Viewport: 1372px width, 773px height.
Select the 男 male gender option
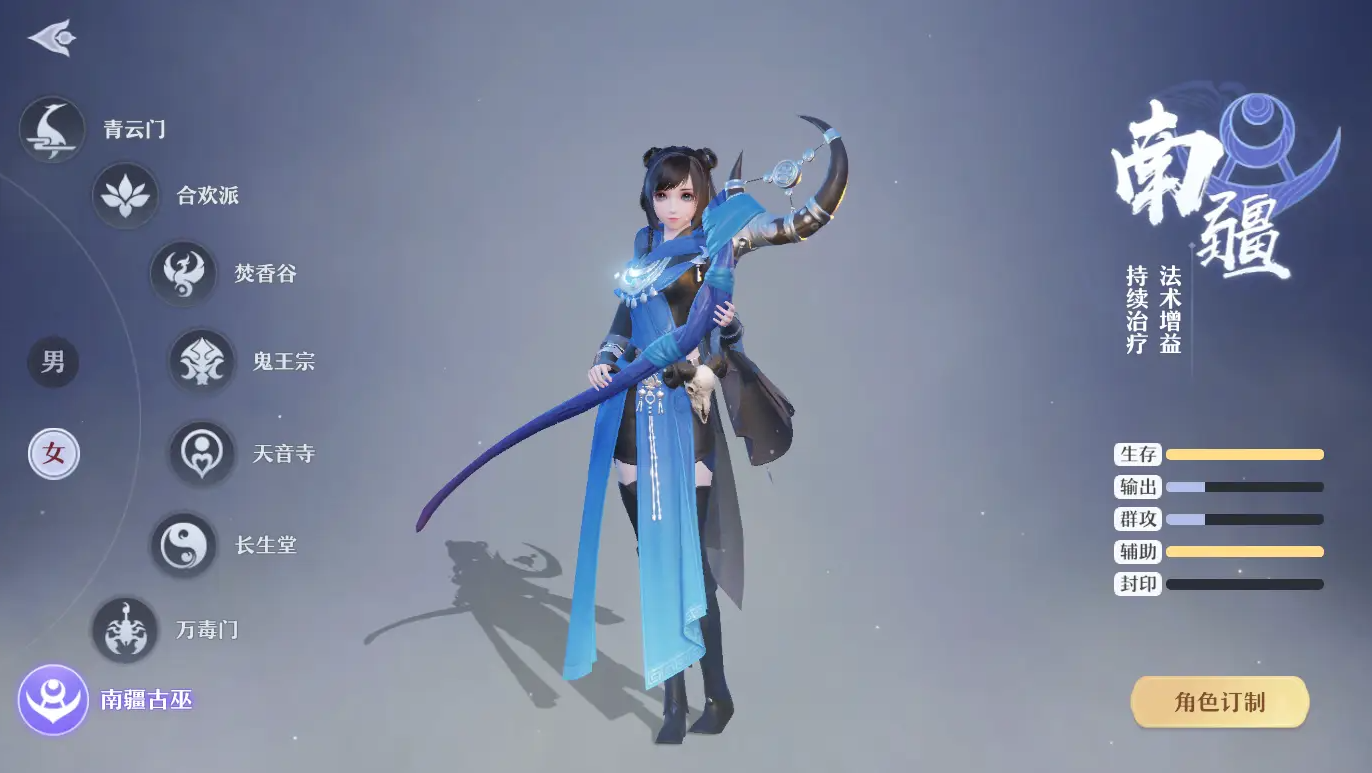53,363
